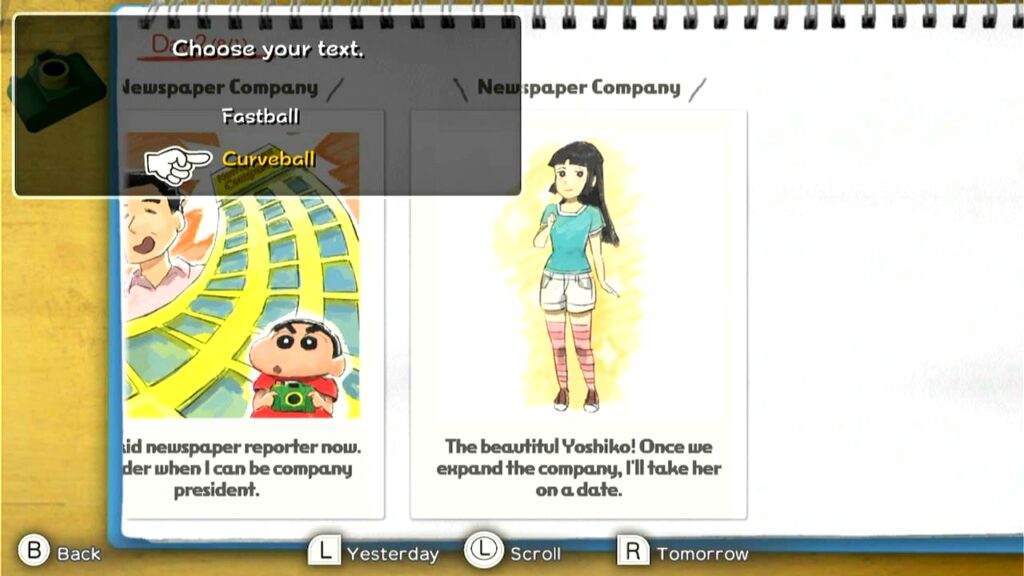Select the Curveball text option
This screenshot has width=1024, height=576.
pos(268,159)
